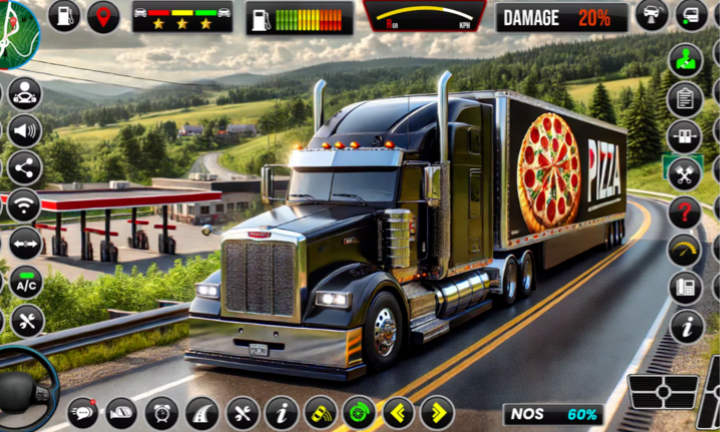
Task: Click the share icon
Action: pyautogui.click(x=24, y=167)
